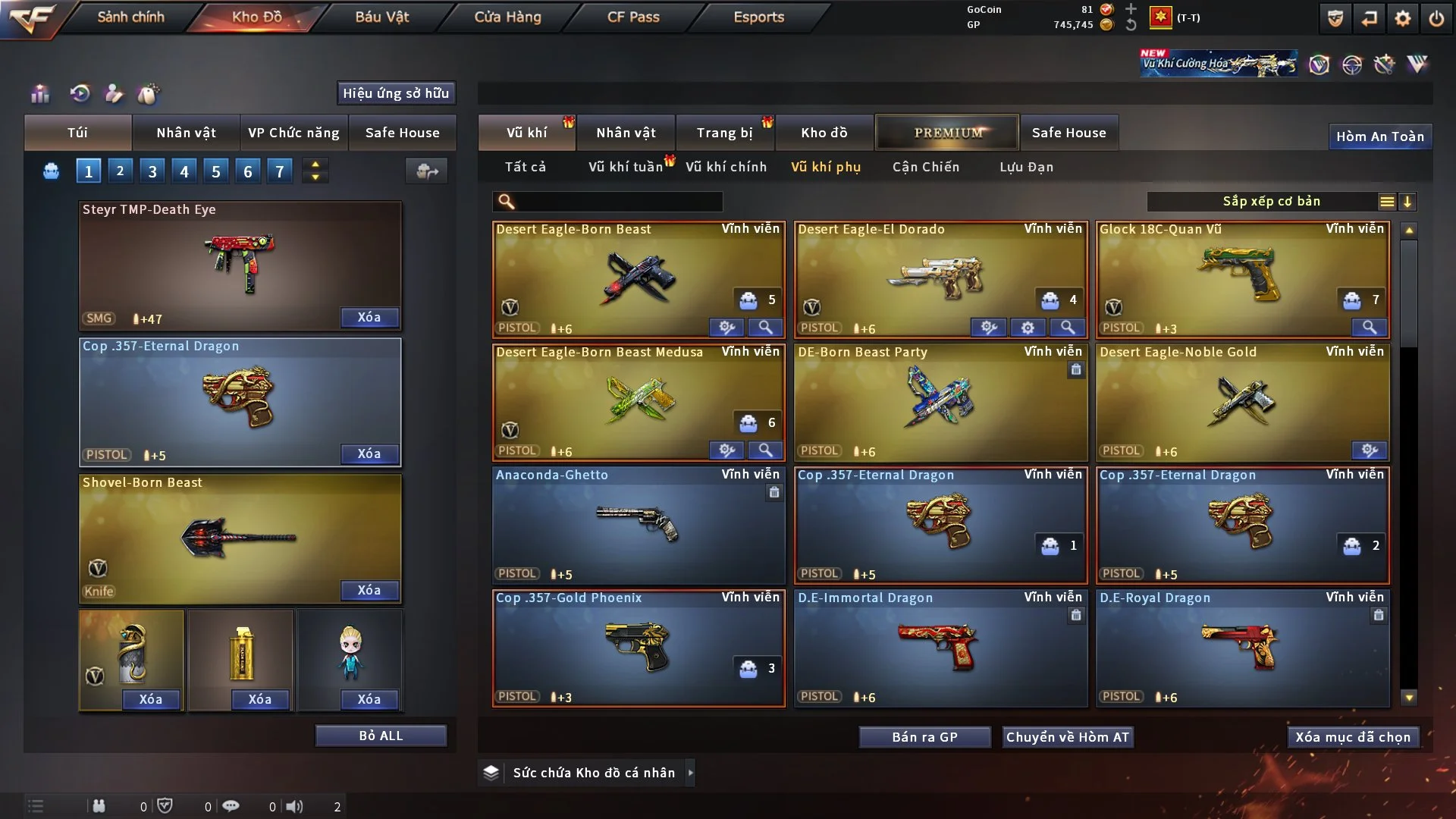Choose bag slot number 3
The height and width of the screenshot is (819, 1456).
pyautogui.click(x=152, y=171)
